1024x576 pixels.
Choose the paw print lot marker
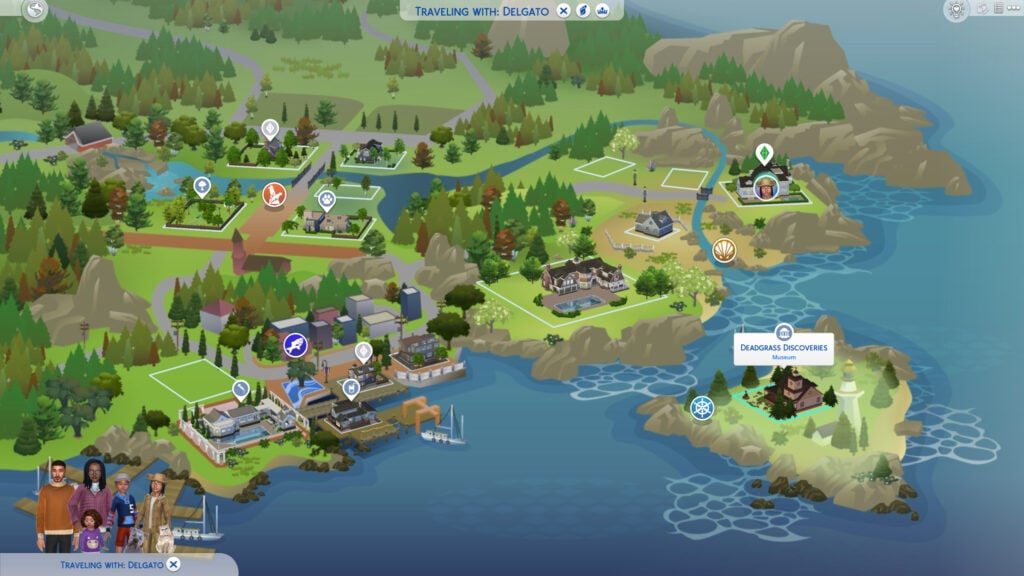pyautogui.click(x=327, y=200)
